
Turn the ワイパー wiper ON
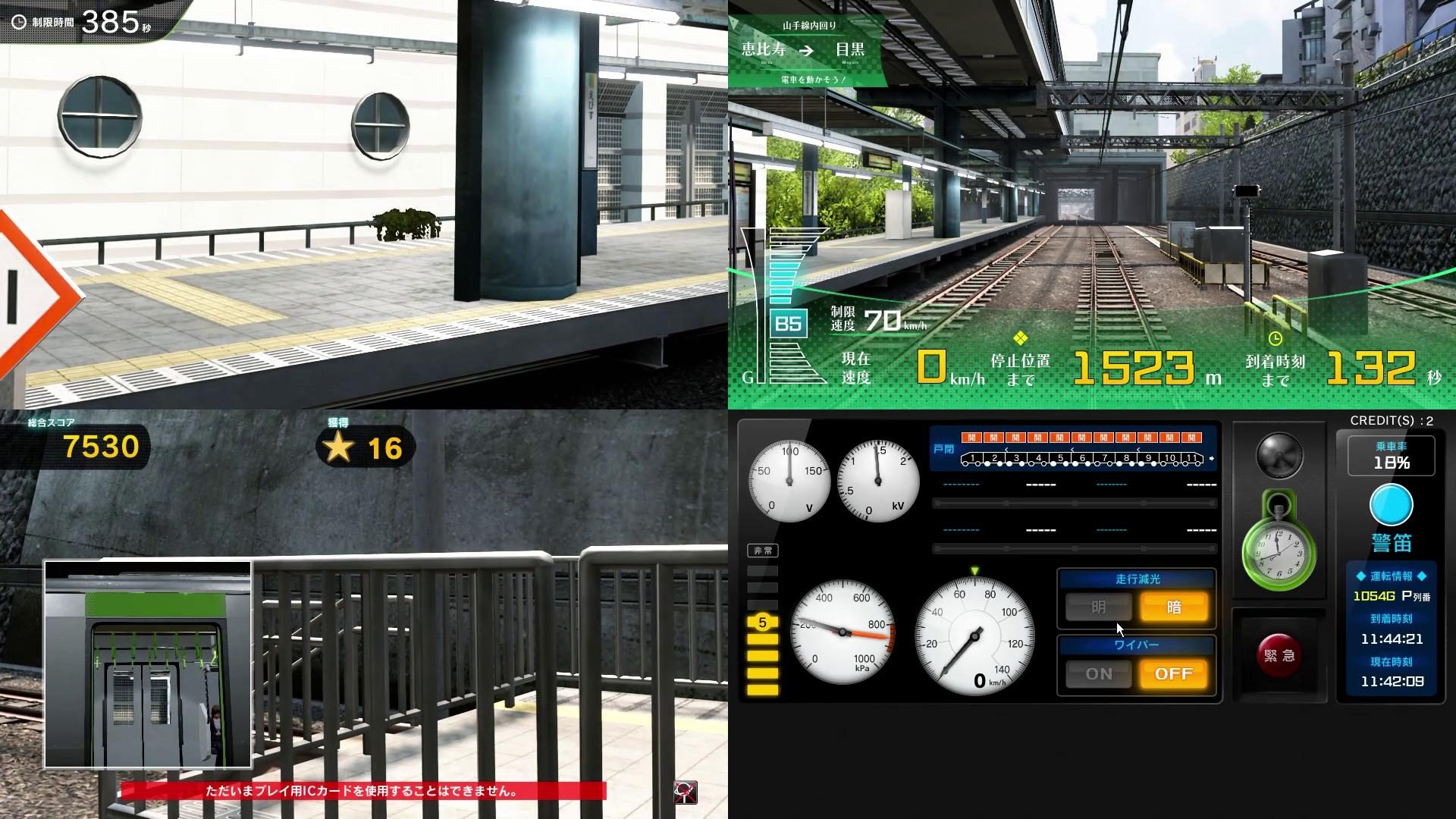(x=1097, y=673)
